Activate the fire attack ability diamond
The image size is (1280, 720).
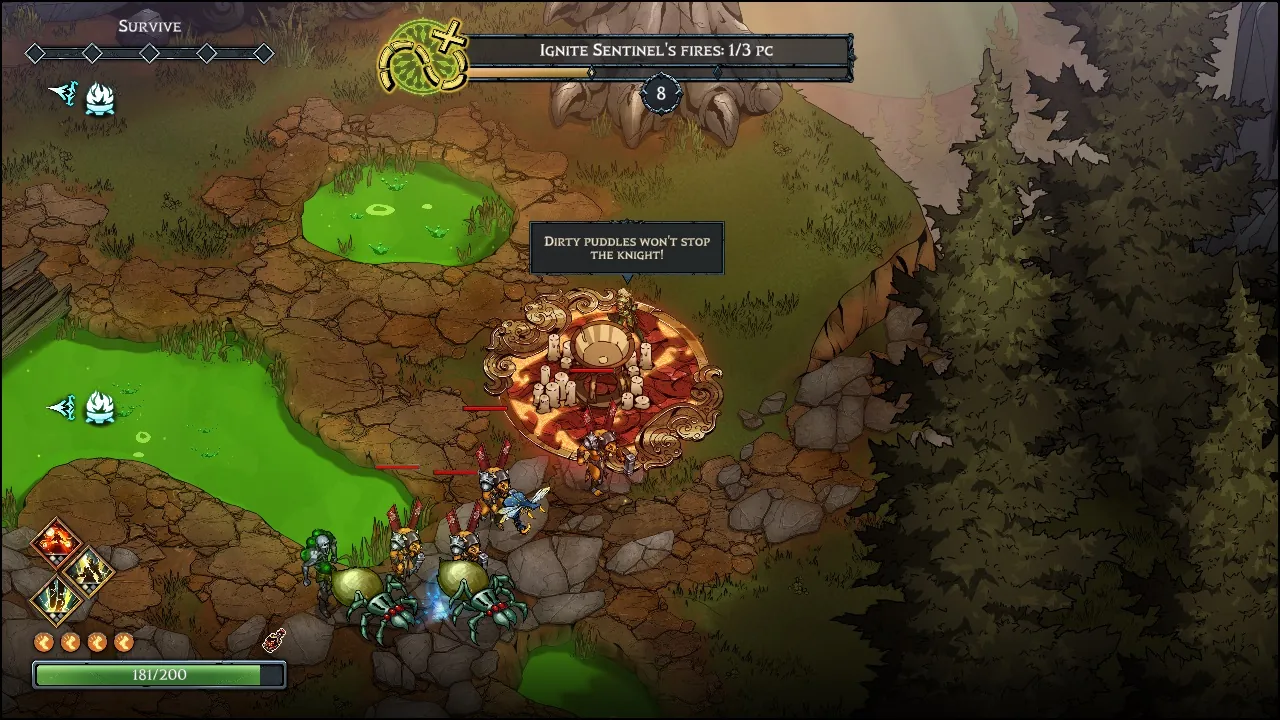55,543
